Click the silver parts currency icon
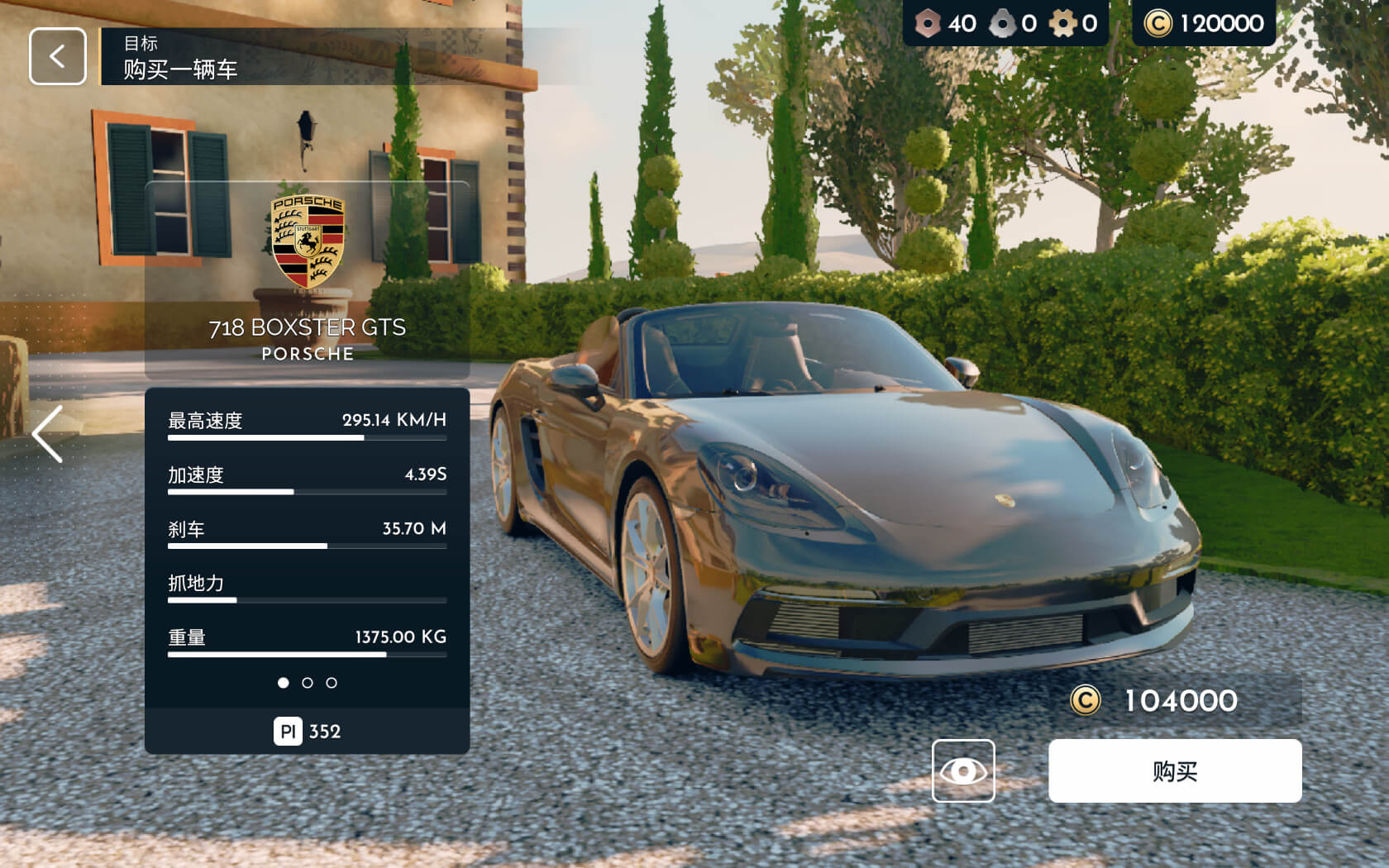This screenshot has height=868, width=1389. [1002, 24]
